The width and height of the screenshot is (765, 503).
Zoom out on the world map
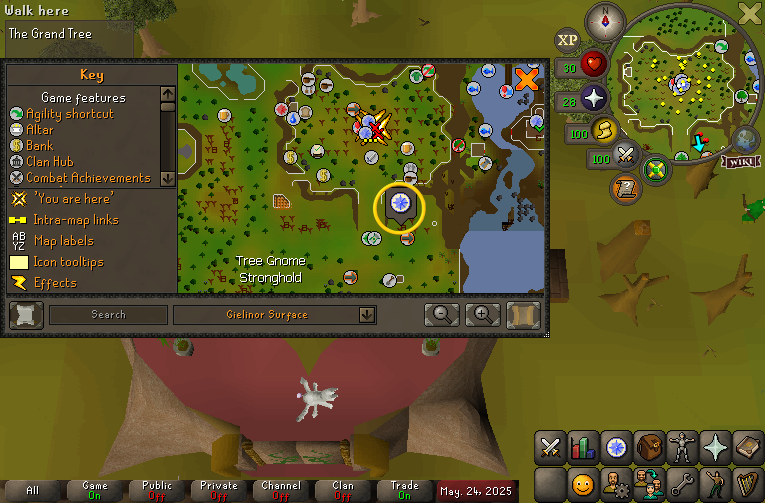(441, 315)
